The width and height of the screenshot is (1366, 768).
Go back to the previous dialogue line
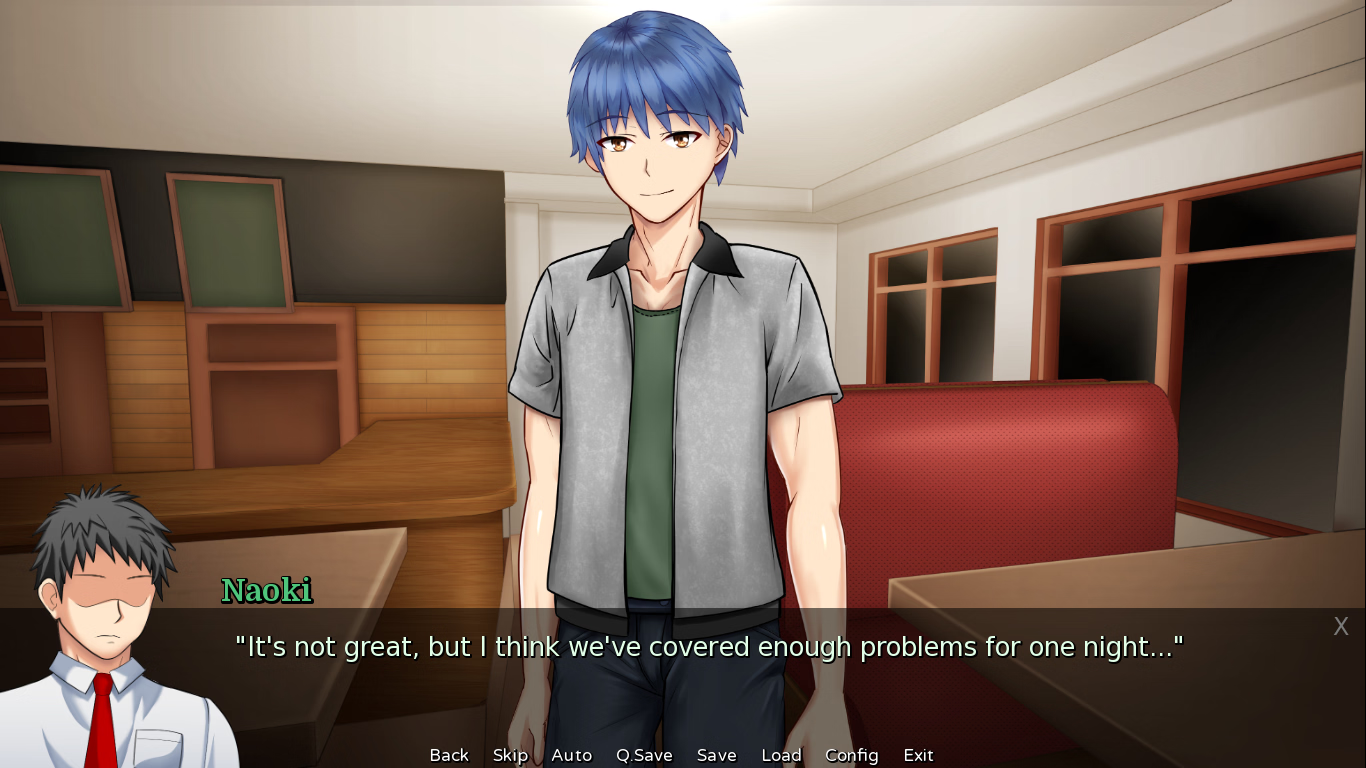point(449,755)
